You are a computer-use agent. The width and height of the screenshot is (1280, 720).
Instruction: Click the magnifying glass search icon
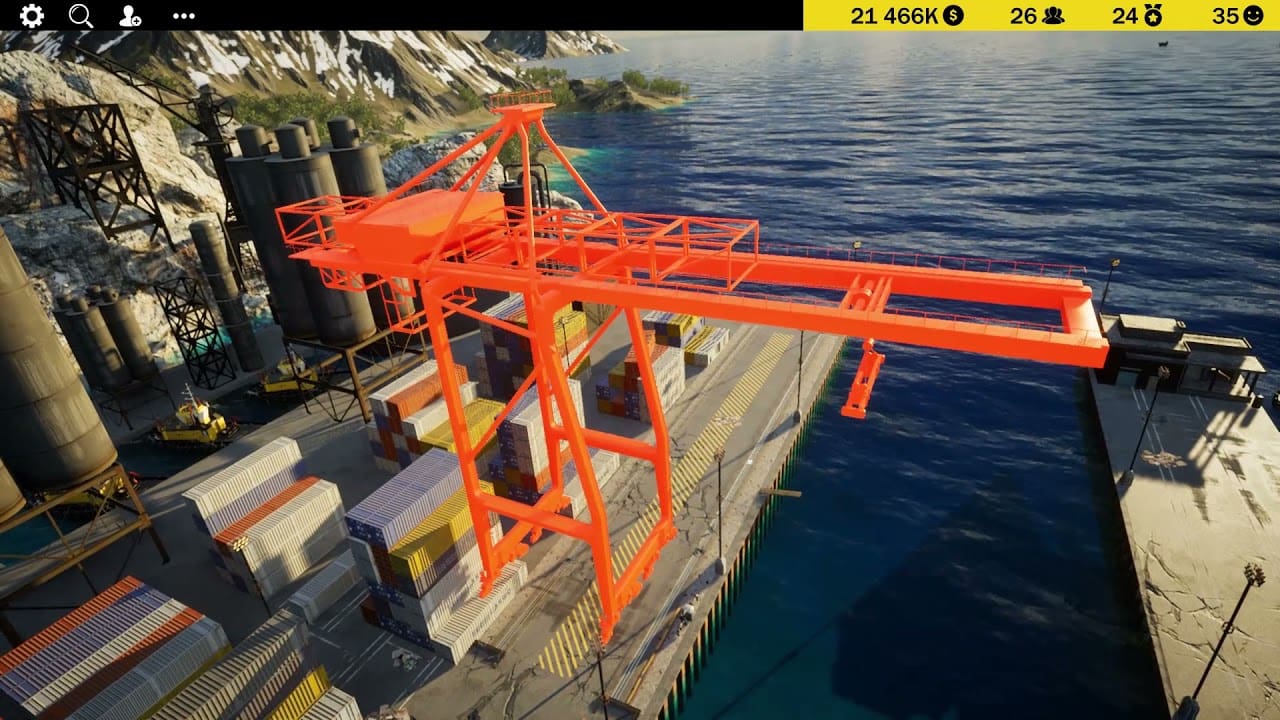[81, 15]
